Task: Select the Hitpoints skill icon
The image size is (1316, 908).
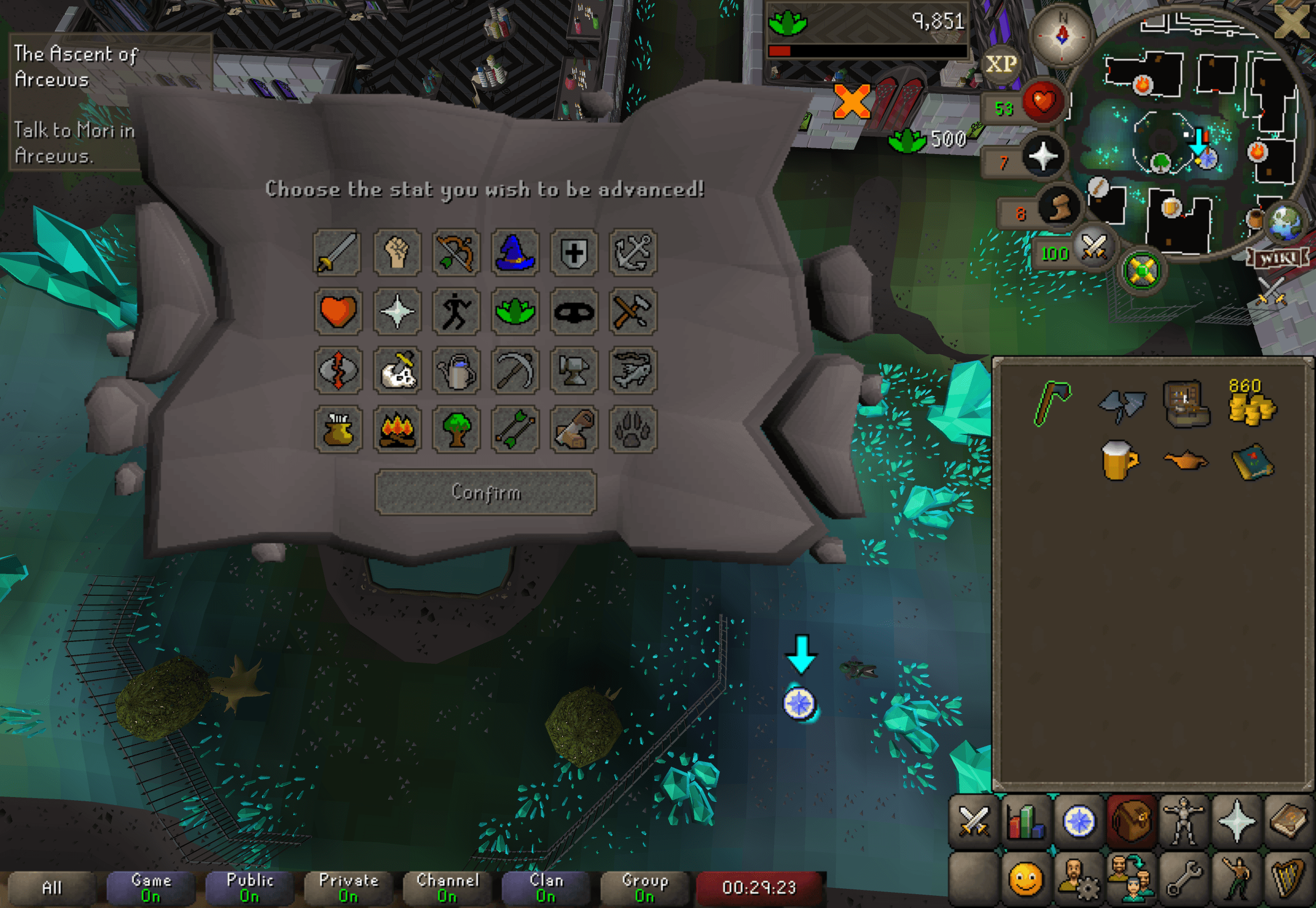Action: pyautogui.click(x=337, y=312)
